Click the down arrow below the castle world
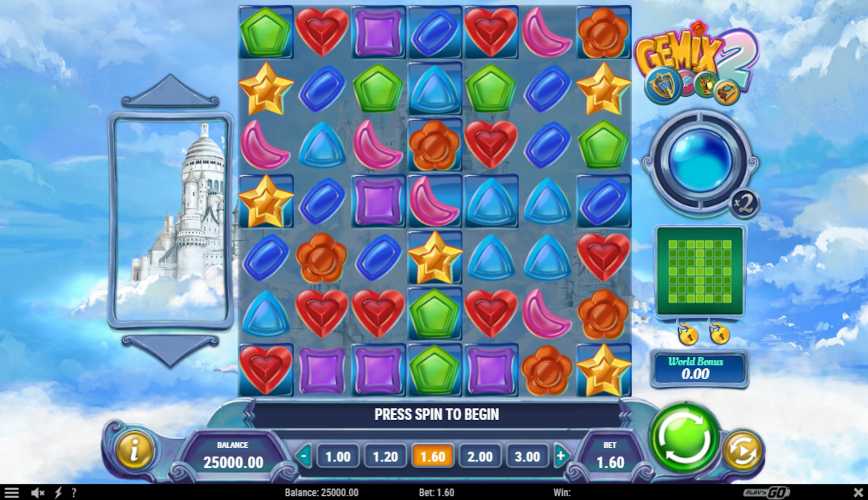 [x=169, y=349]
